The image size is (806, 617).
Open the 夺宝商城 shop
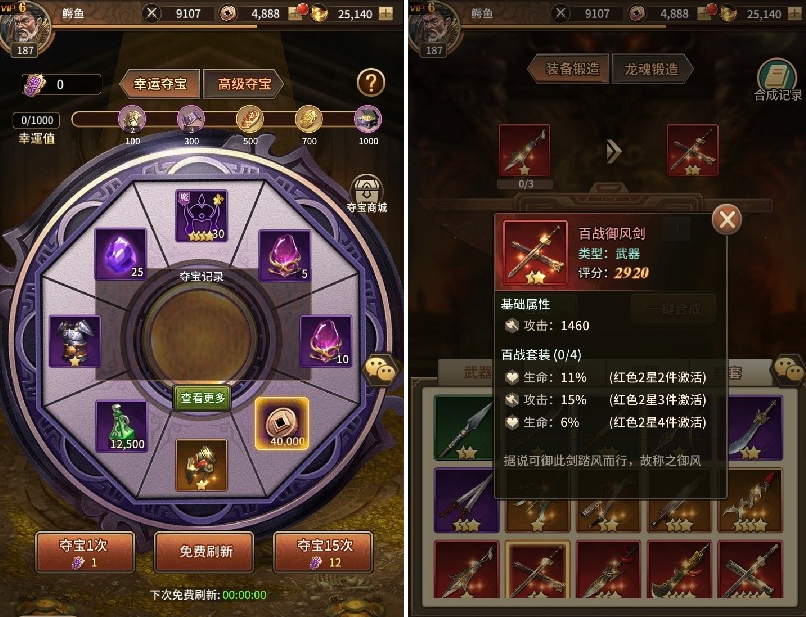(x=367, y=193)
